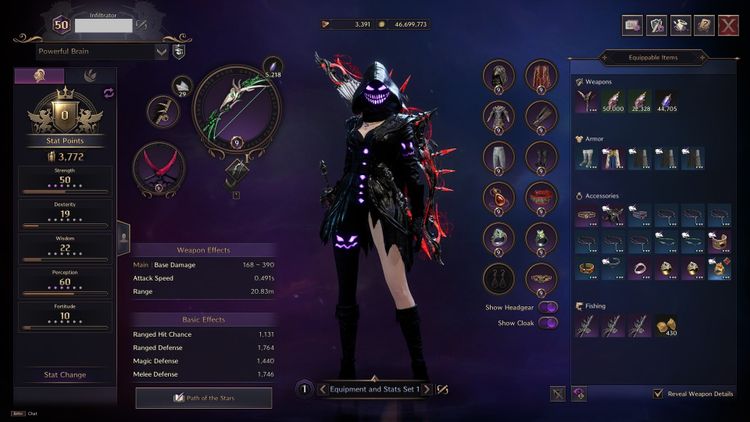Viewport: 750px width, 422px height.
Task: Select the equipped red cloak slot
Action: point(541,76)
